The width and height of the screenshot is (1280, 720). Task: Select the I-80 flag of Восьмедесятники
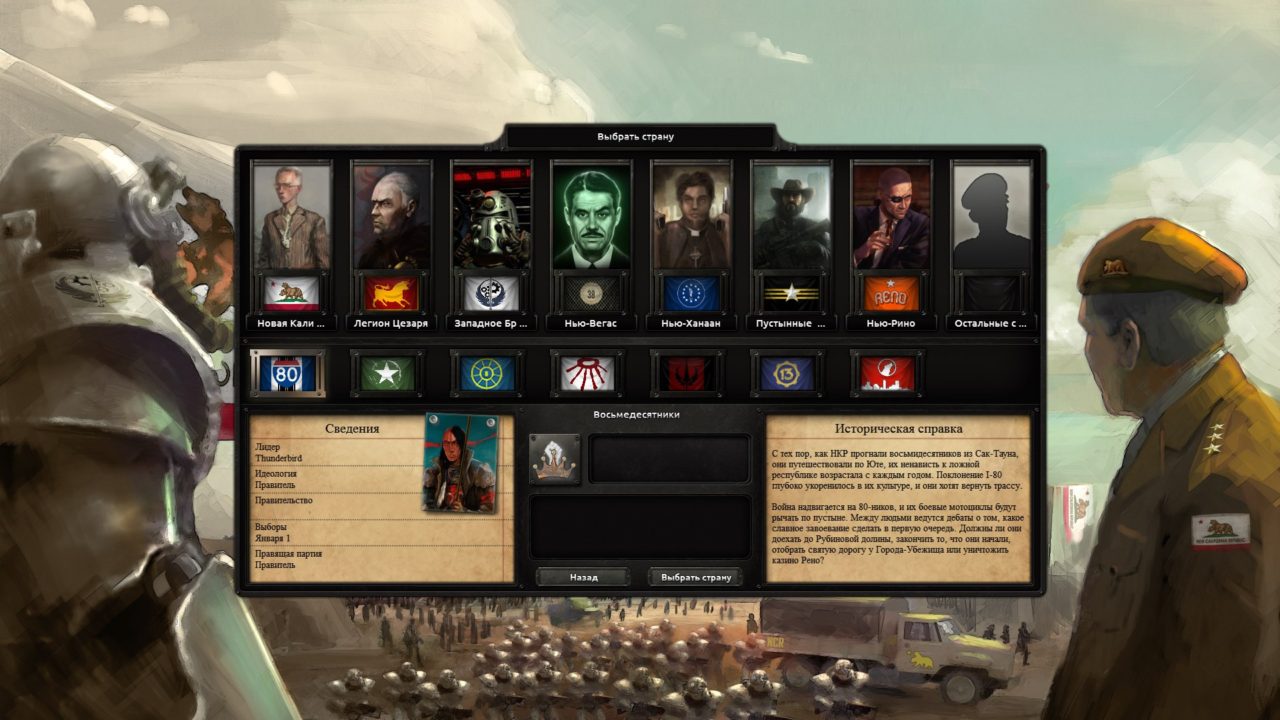[x=289, y=375]
